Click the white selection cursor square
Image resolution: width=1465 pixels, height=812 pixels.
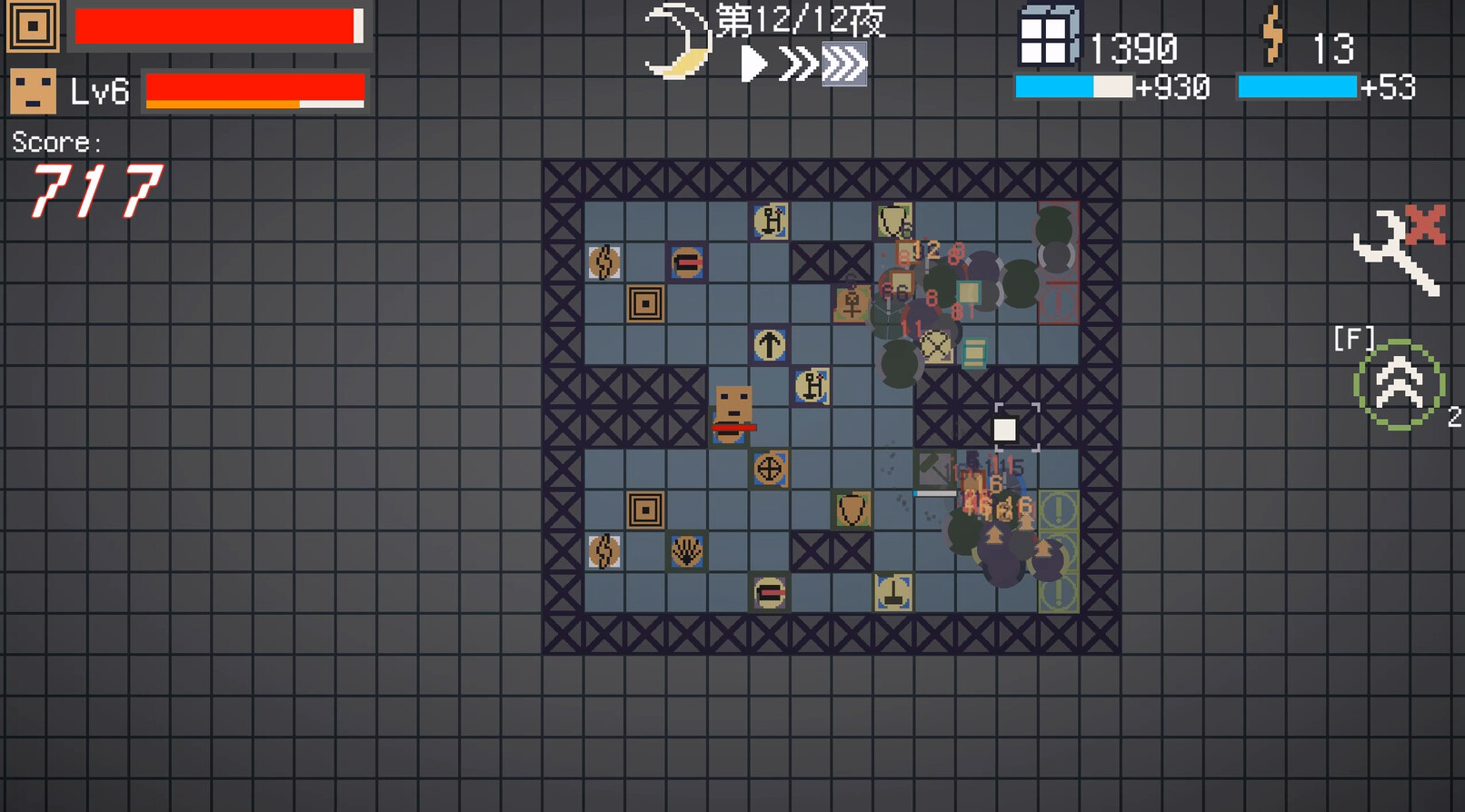[1006, 427]
